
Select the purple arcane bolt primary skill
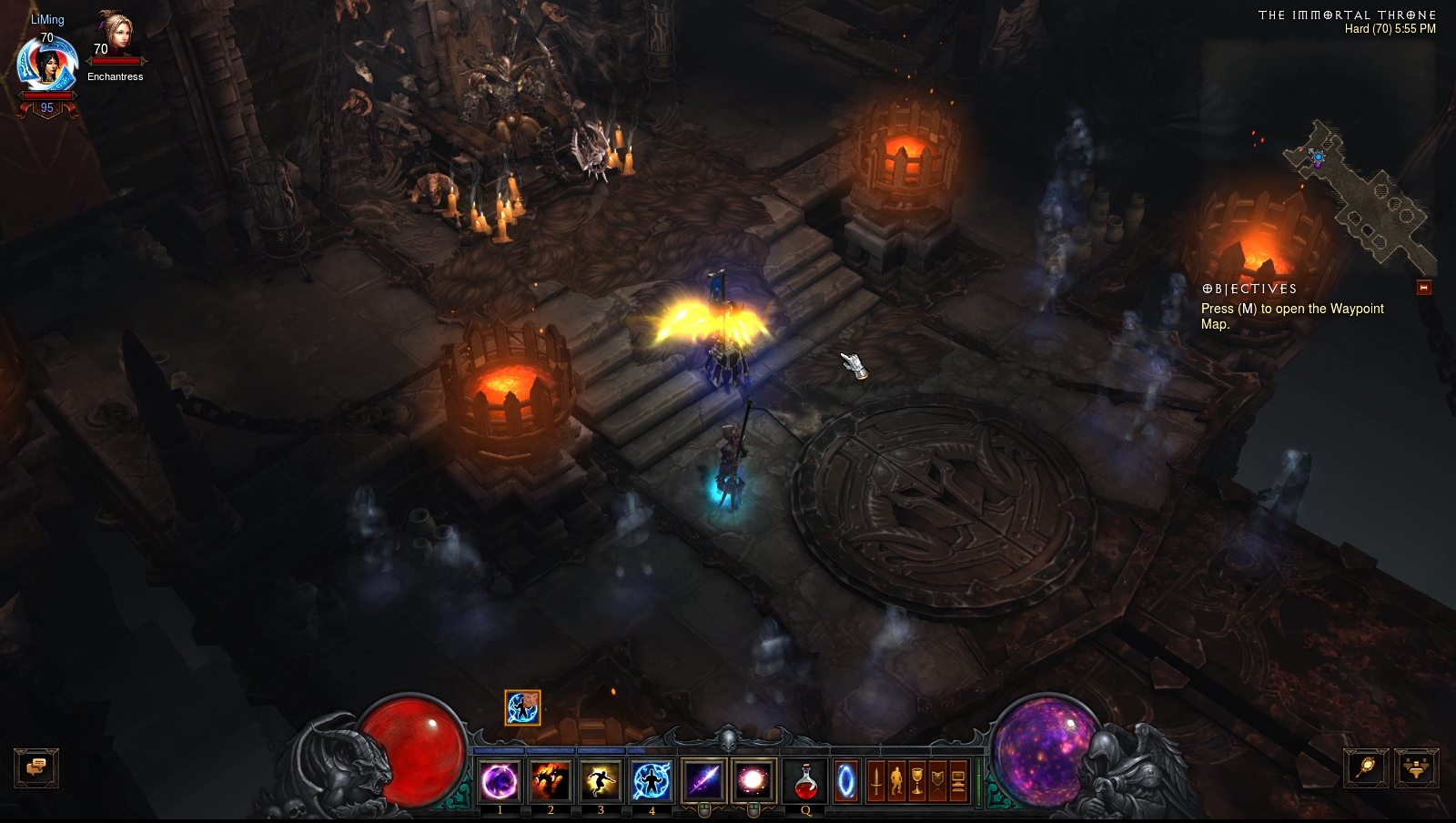point(703,781)
